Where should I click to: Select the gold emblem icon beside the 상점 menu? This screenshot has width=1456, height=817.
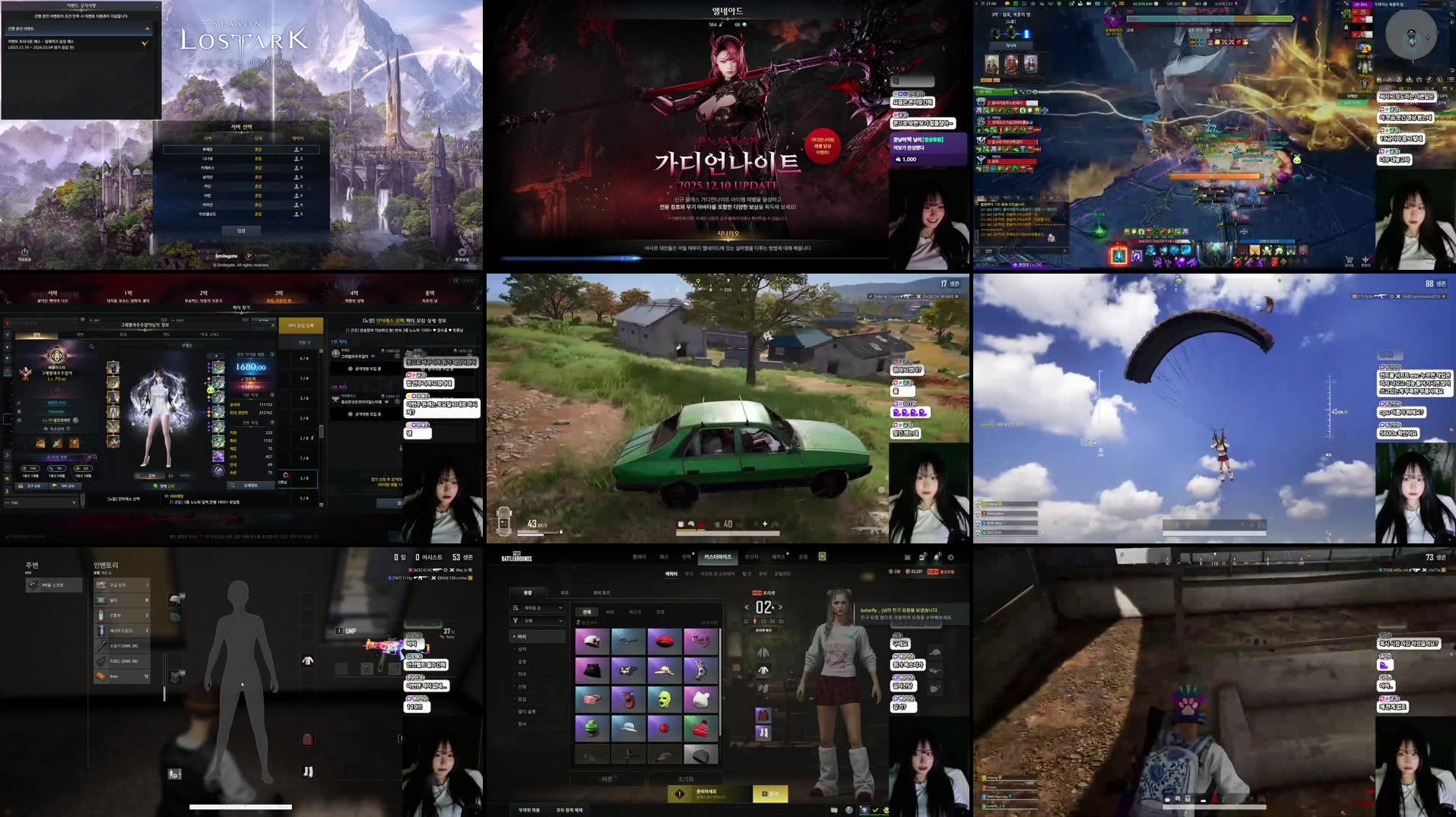pyautogui.click(x=822, y=556)
